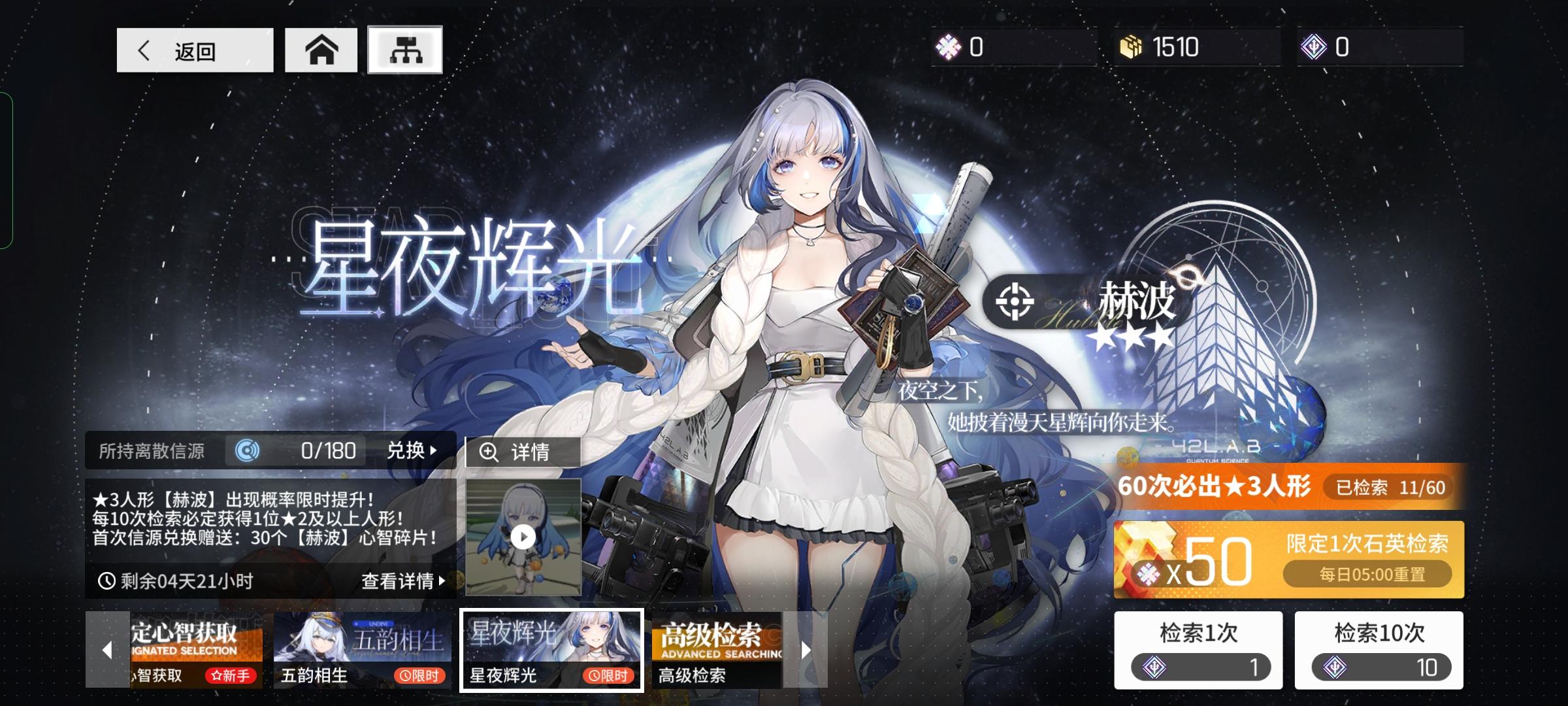Select the 定心智获取 banner tab

pos(193,647)
